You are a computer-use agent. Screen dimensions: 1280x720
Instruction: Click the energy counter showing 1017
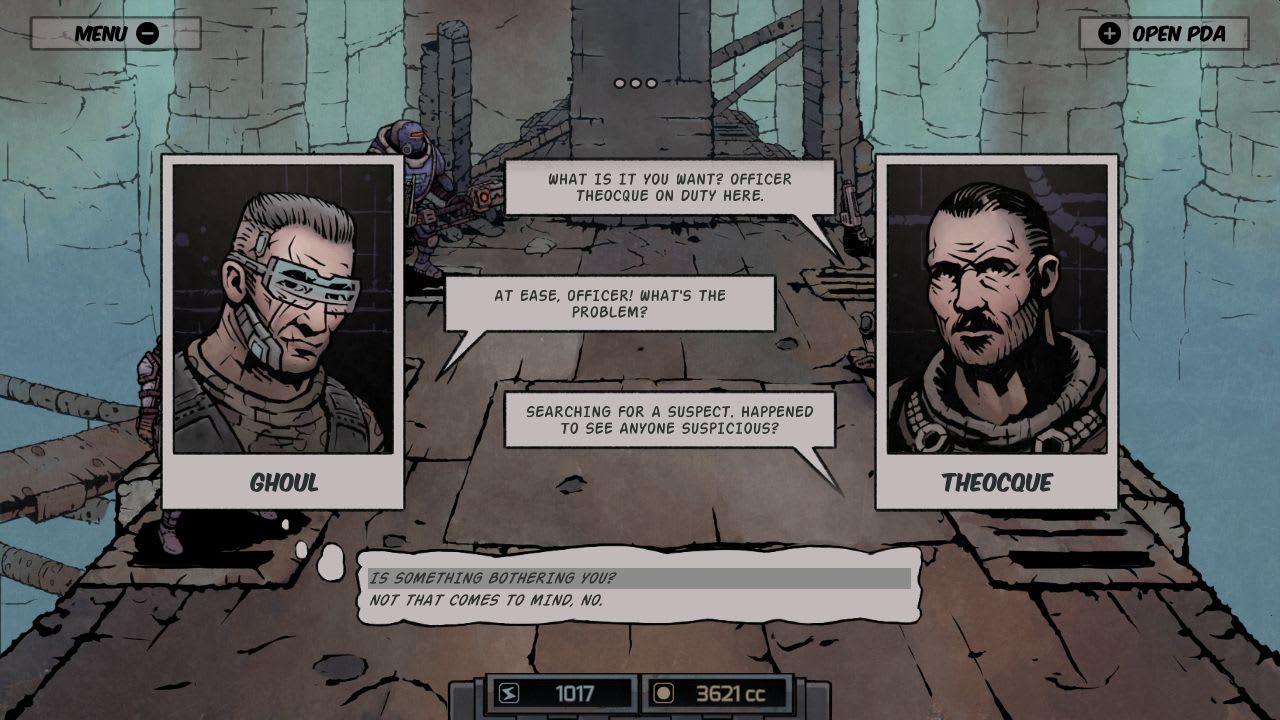coord(575,692)
